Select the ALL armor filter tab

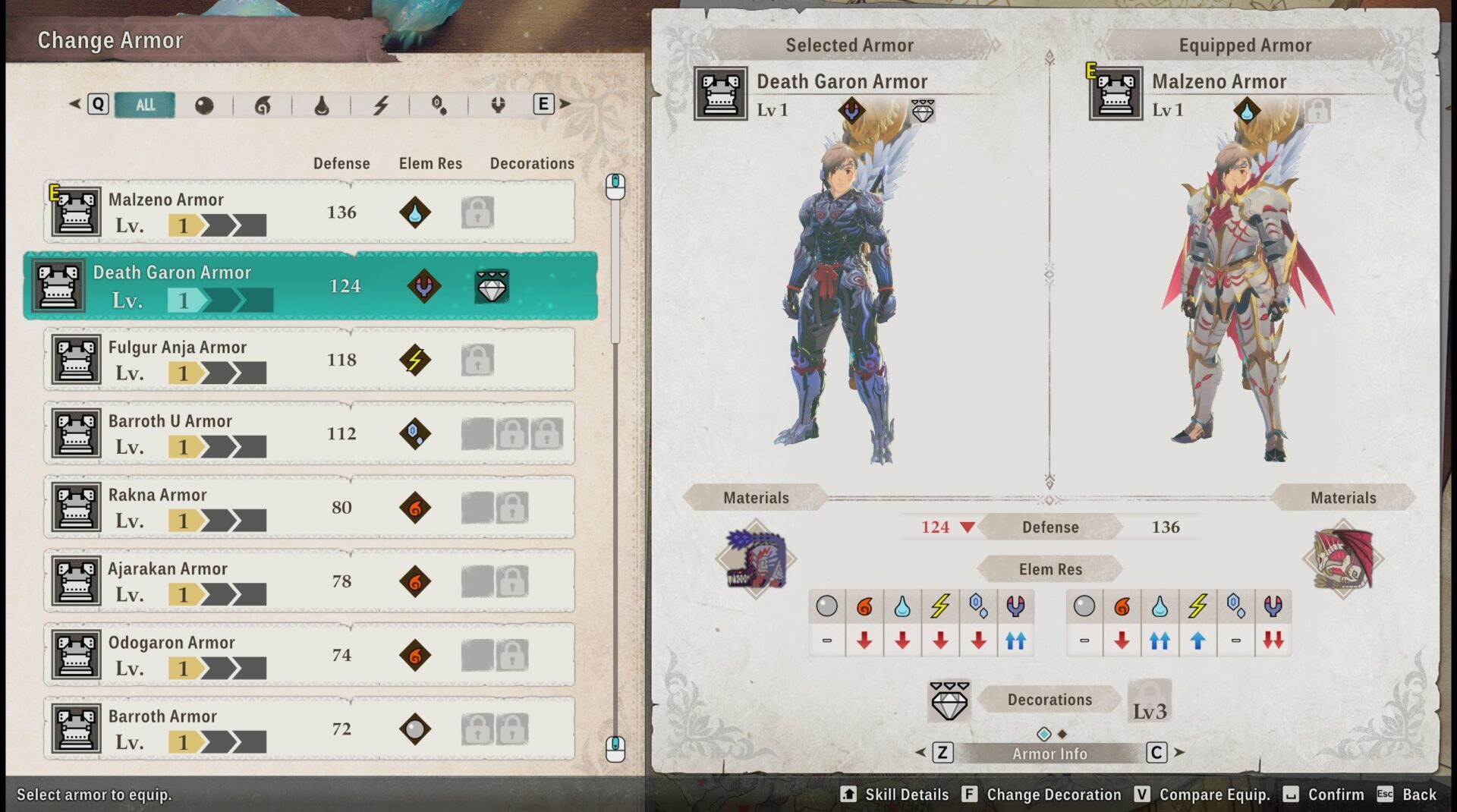coord(145,105)
